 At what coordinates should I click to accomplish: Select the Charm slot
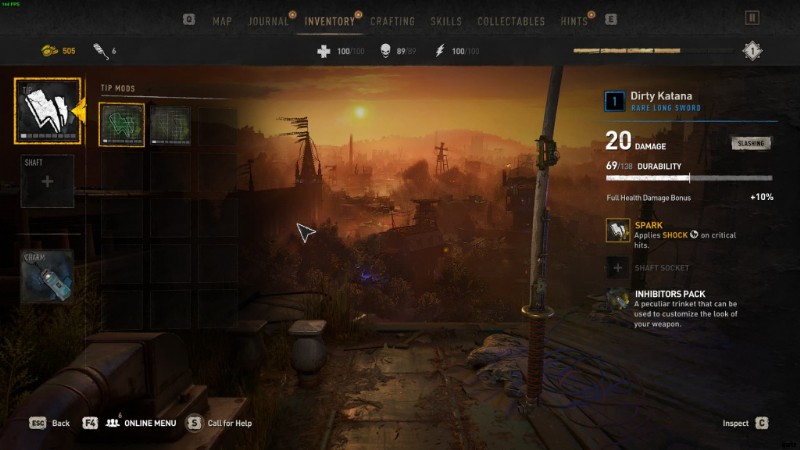pyautogui.click(x=47, y=276)
